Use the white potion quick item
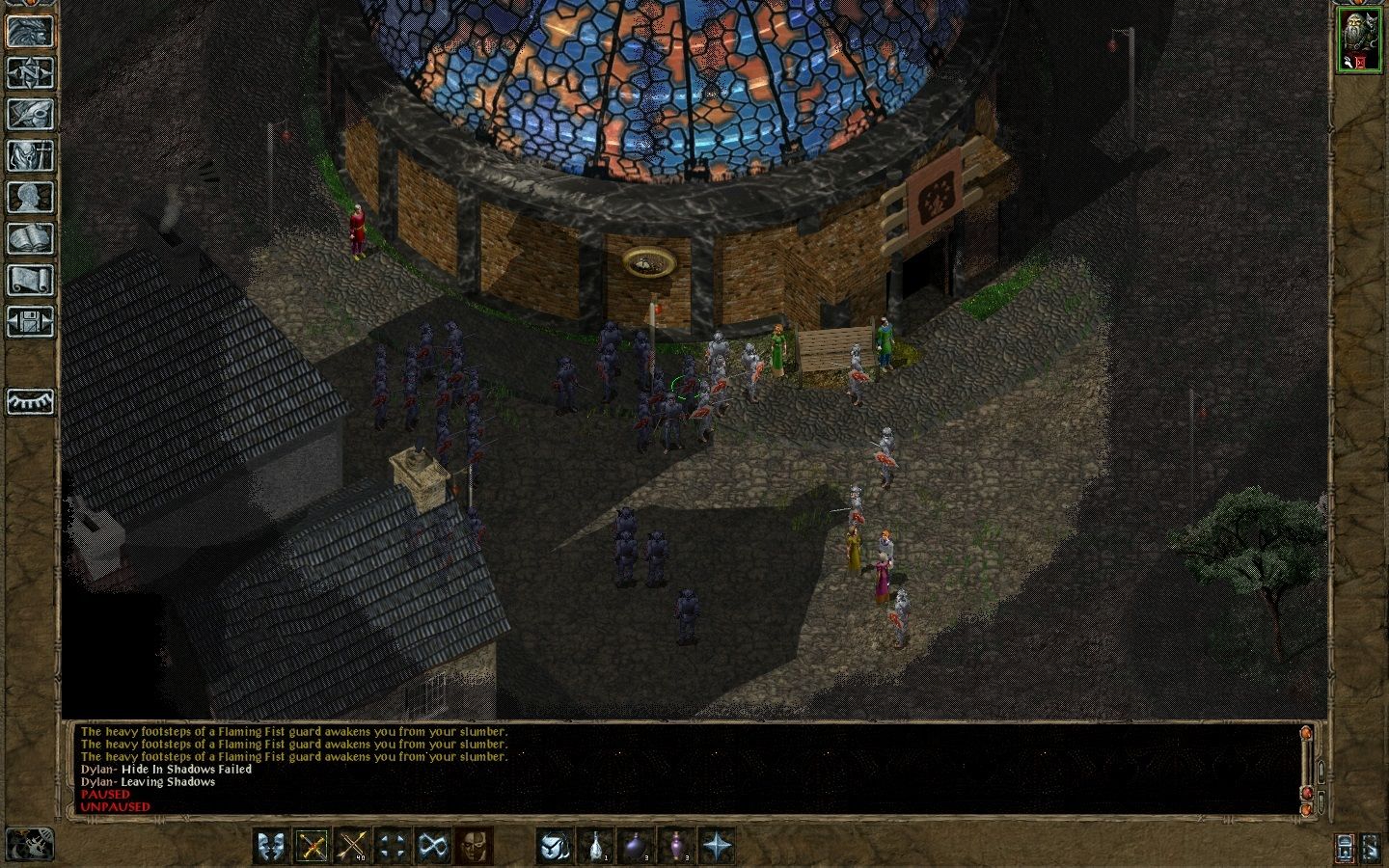This screenshot has height=868, width=1389. tap(596, 846)
